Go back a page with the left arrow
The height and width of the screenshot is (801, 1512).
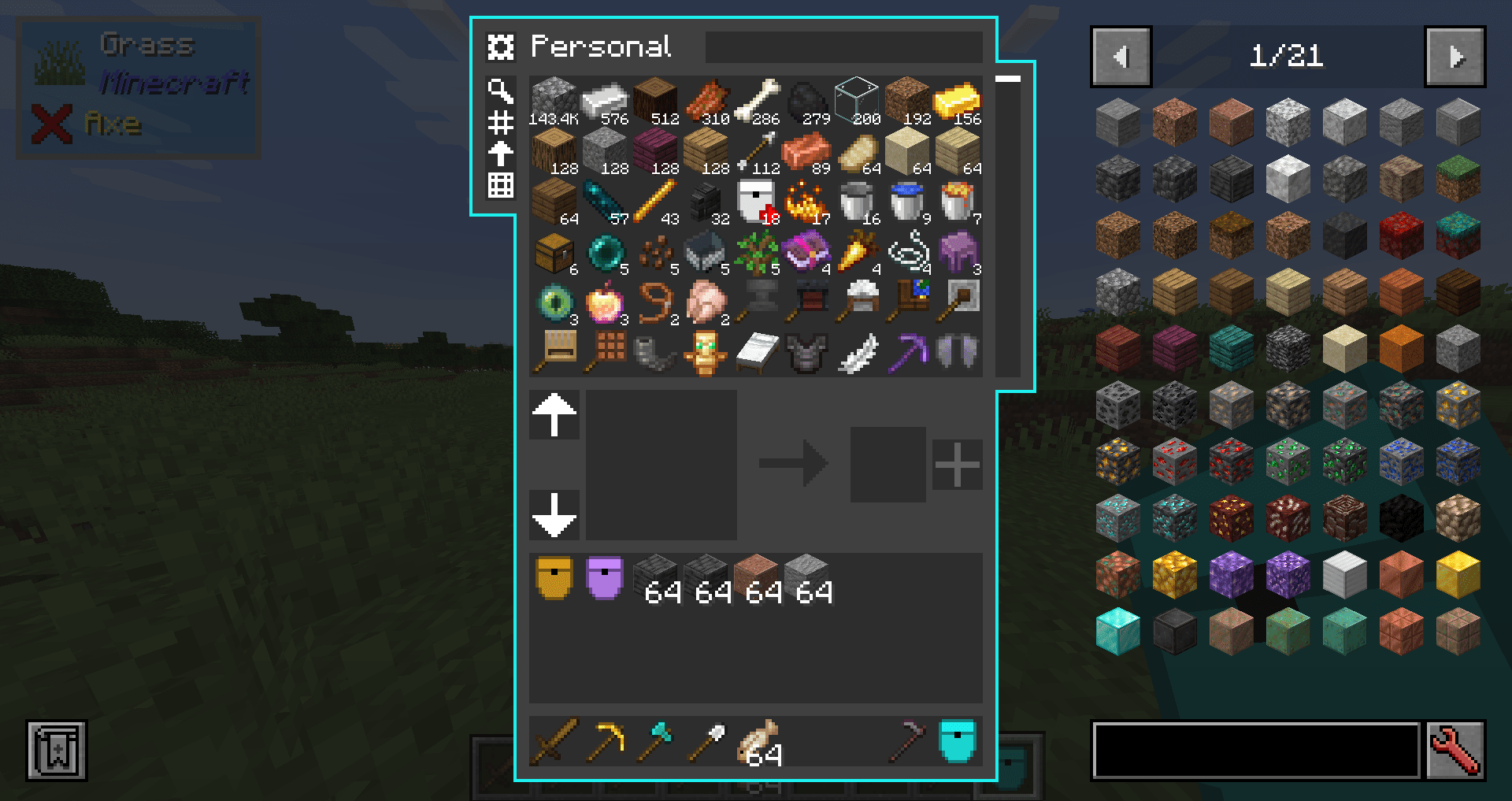1121,56
